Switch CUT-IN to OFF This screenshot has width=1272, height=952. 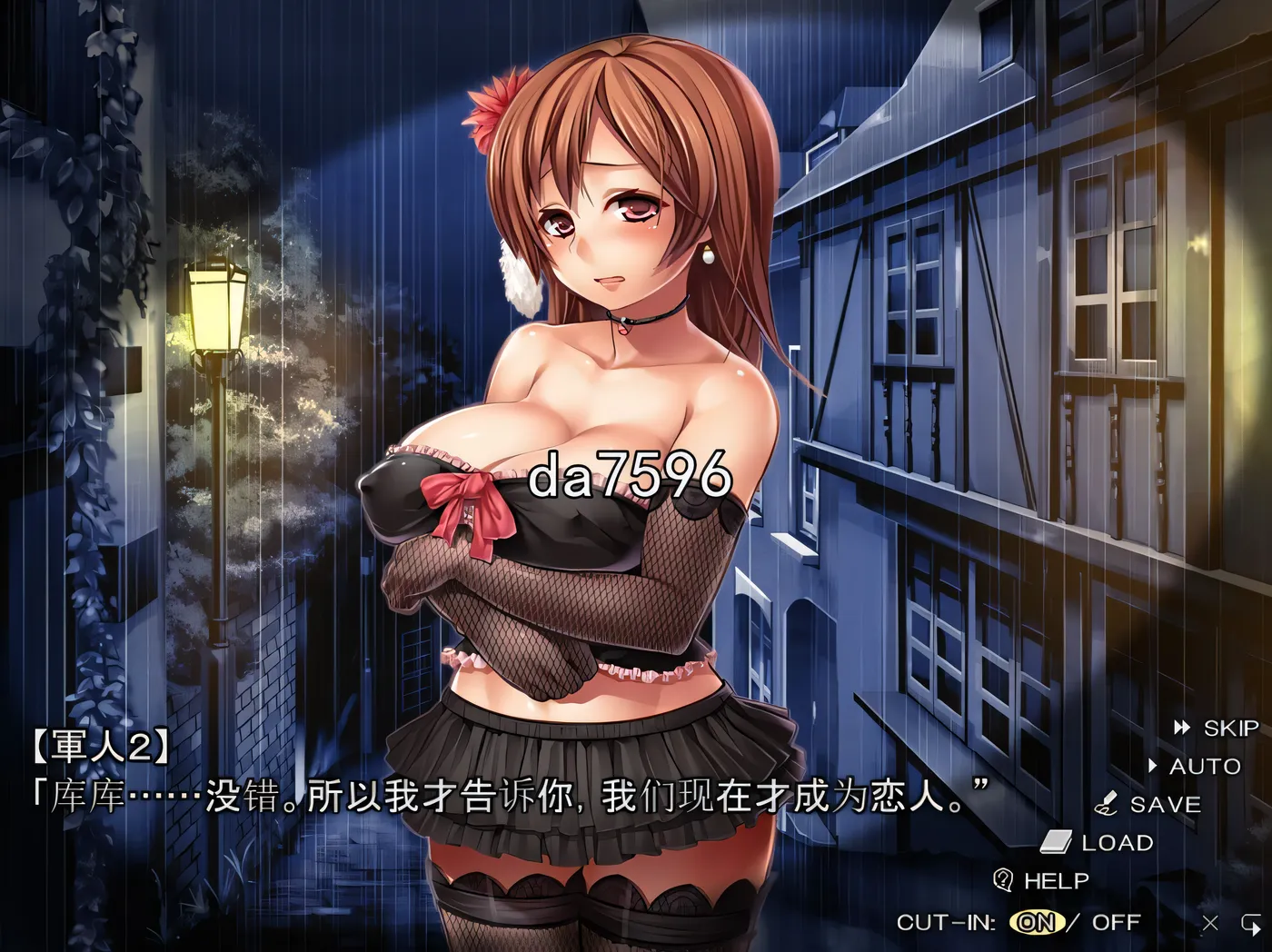1115,922
